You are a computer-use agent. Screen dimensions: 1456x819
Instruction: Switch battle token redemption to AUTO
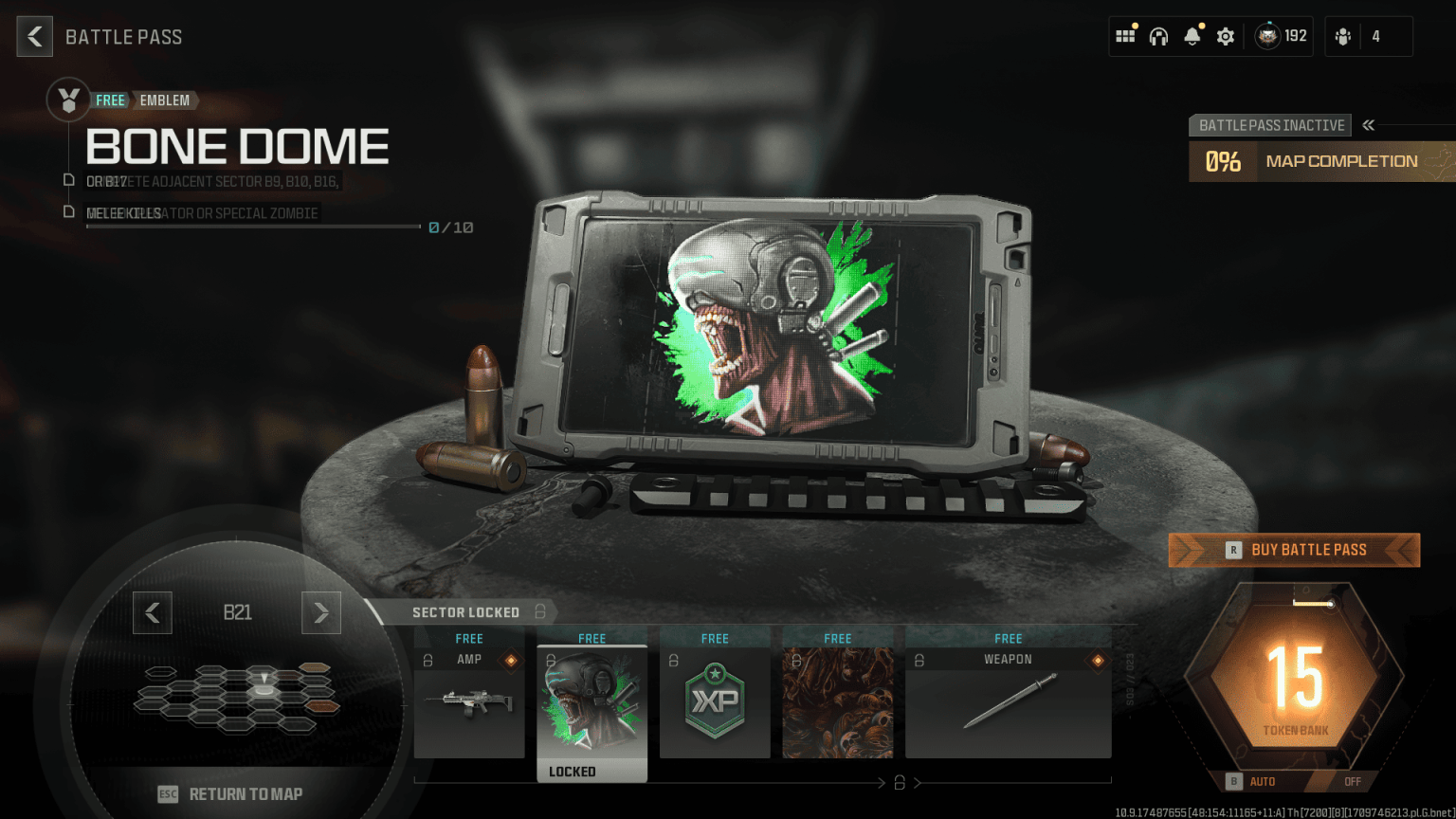(x=1262, y=781)
